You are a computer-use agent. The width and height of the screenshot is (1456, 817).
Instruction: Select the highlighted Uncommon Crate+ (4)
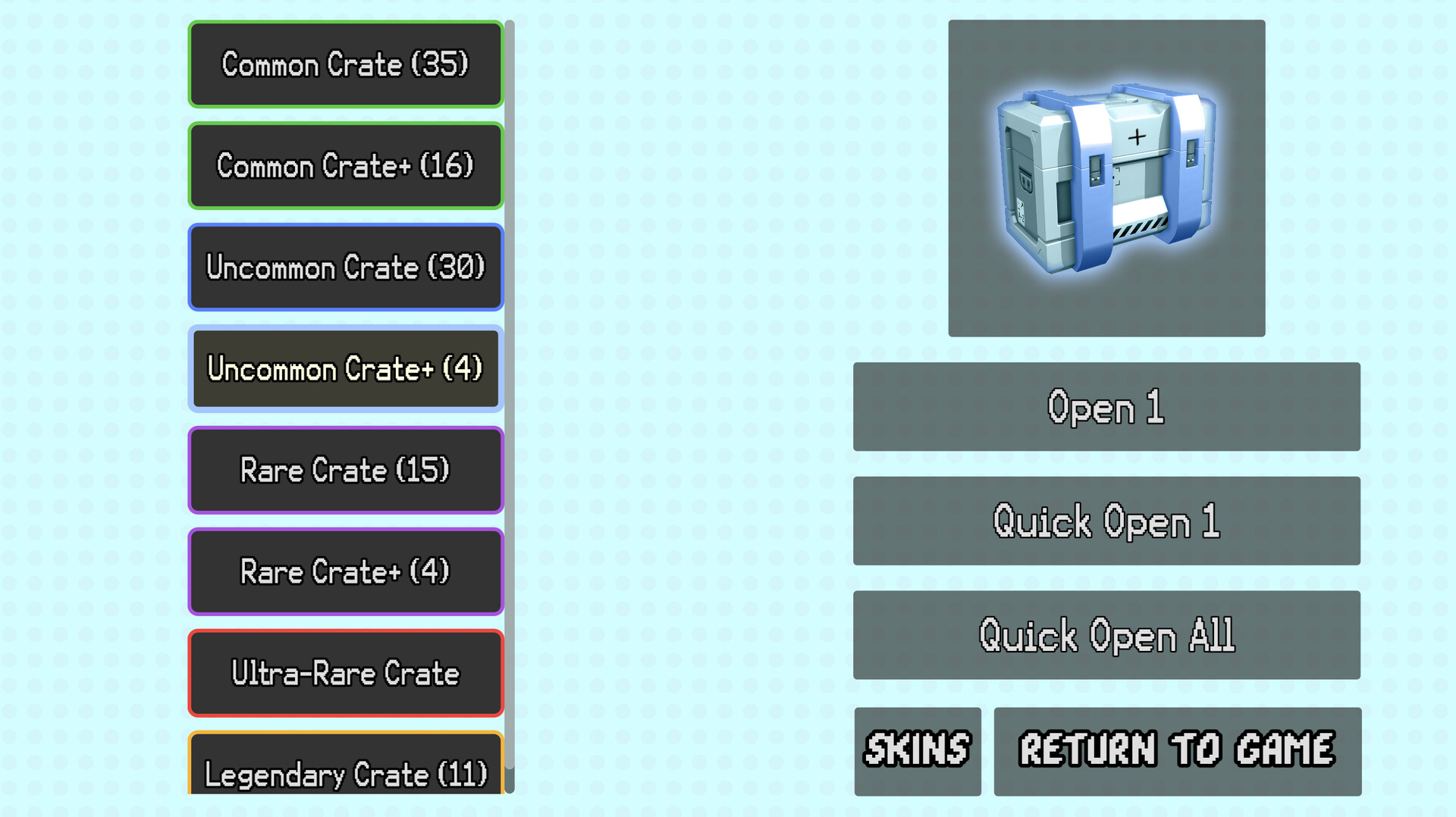point(345,369)
